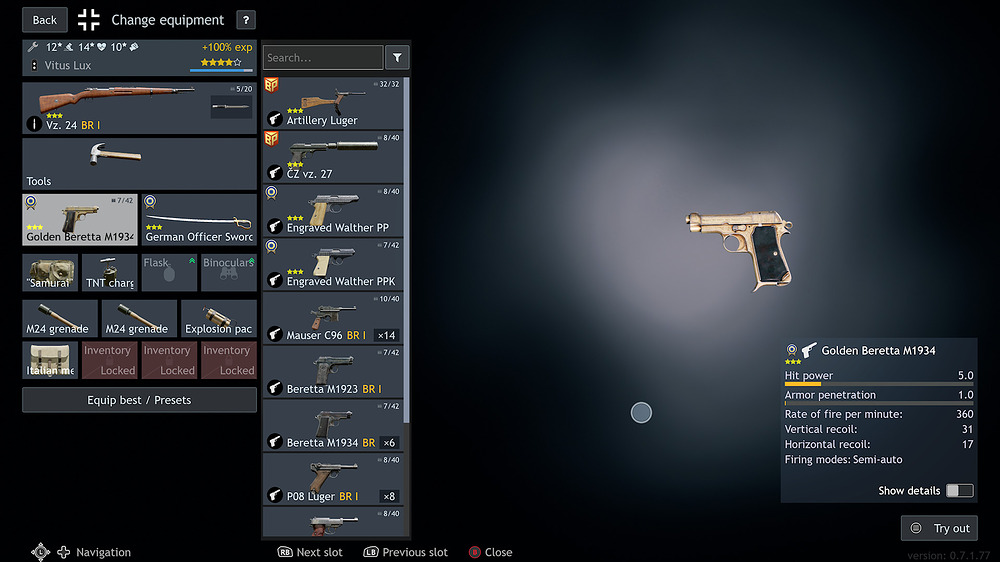The height and width of the screenshot is (562, 1000).
Task: Choose Artillery Luger from the list
Action: click(x=333, y=103)
